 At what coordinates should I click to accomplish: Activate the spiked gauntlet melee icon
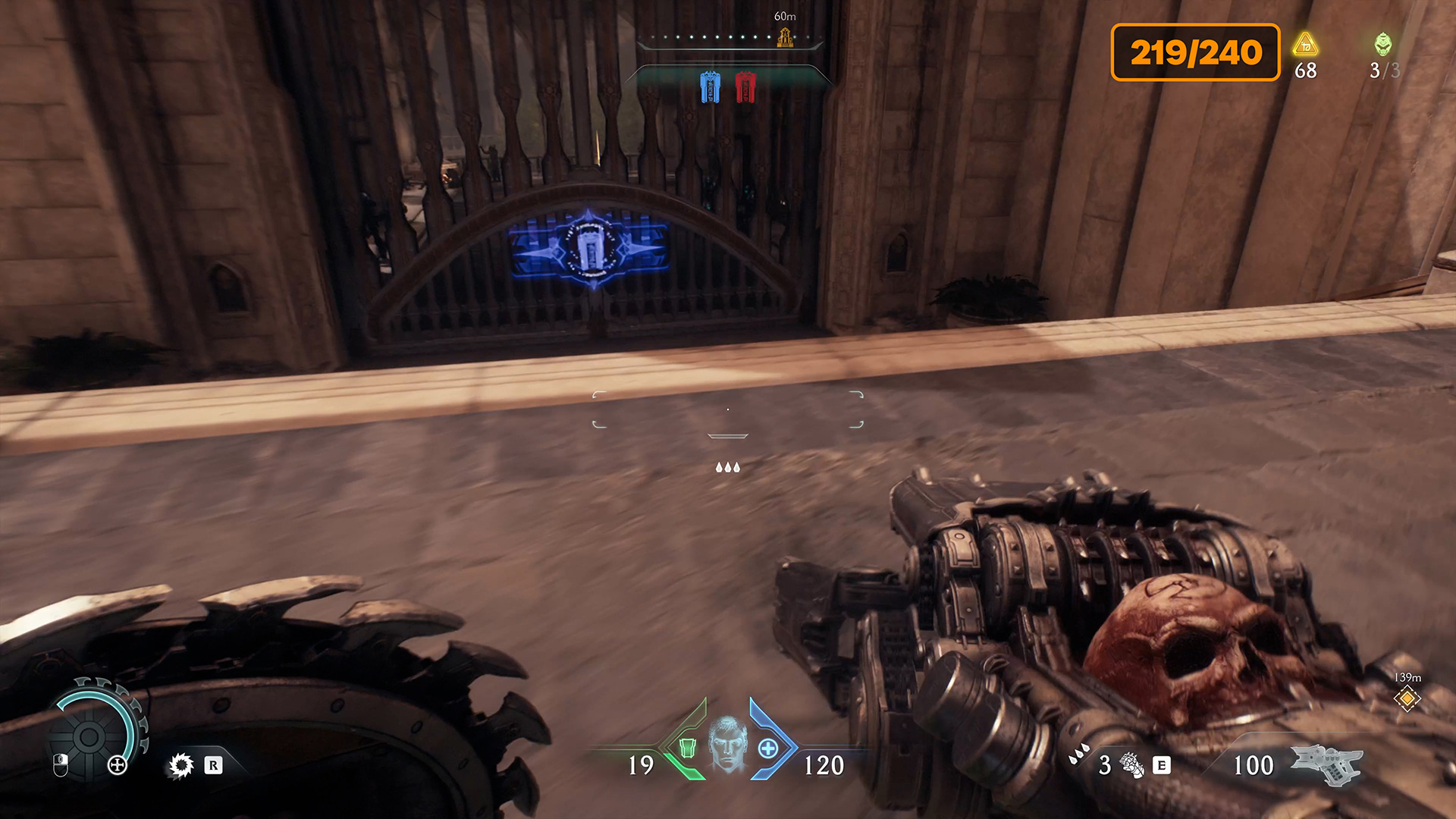[x=1132, y=766]
